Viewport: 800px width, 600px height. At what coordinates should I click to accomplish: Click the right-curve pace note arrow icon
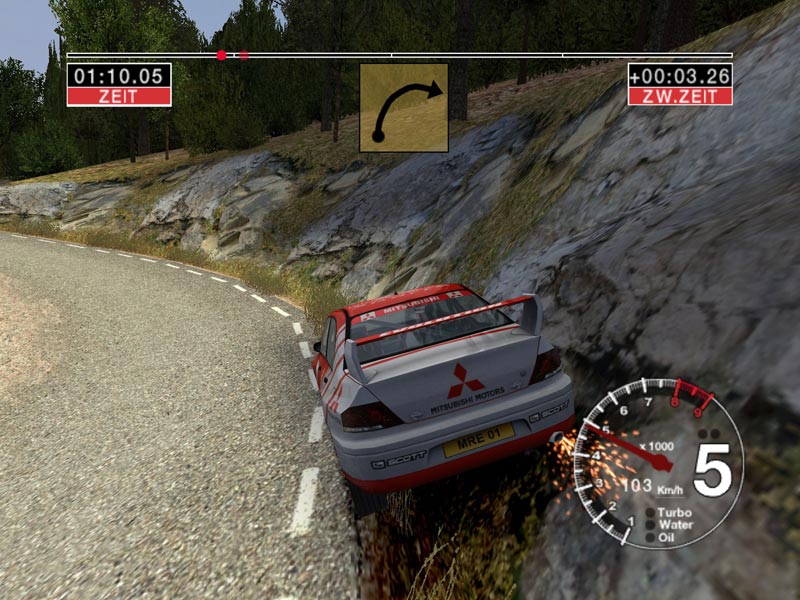click(404, 108)
